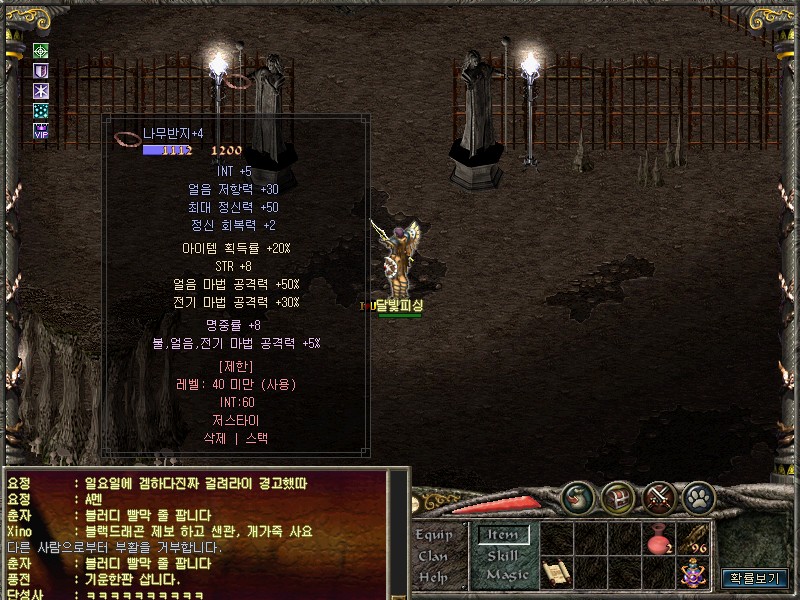Click the green crosshair buff icon

point(41,51)
